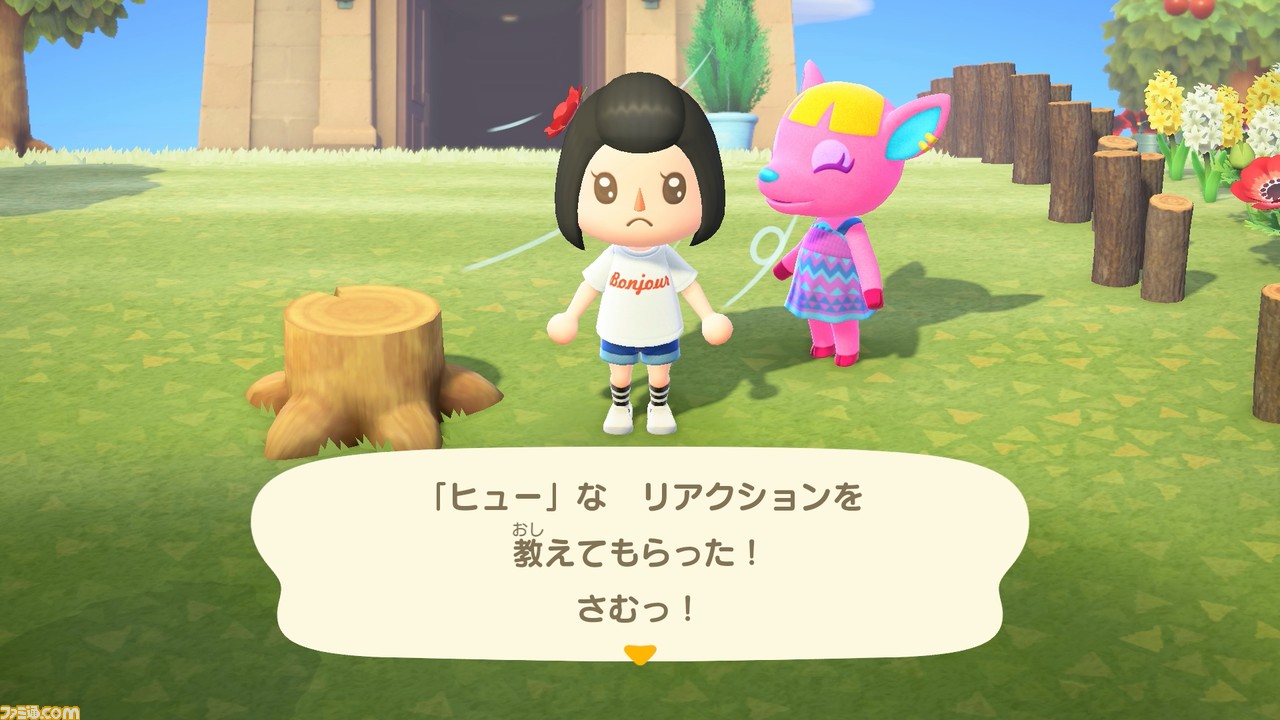Click the metal watering can among the flowers

point(1146,141)
